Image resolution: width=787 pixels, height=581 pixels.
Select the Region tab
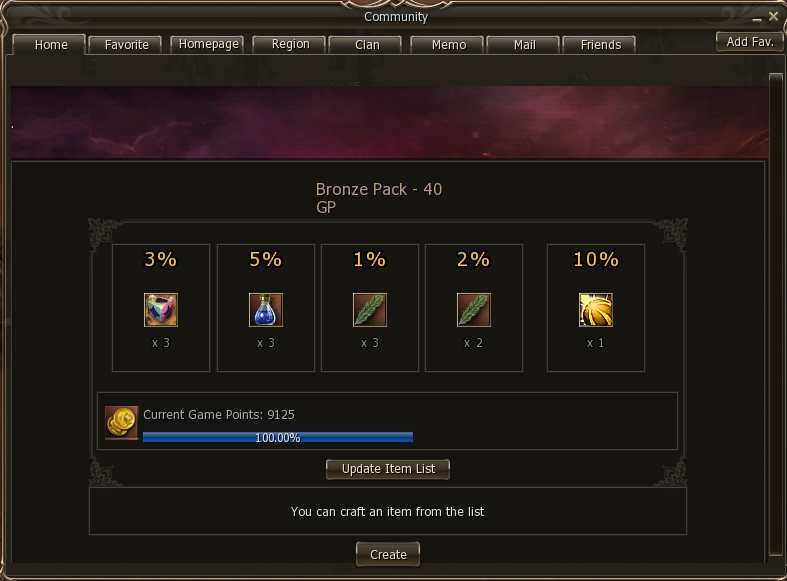pyautogui.click(x=290, y=44)
